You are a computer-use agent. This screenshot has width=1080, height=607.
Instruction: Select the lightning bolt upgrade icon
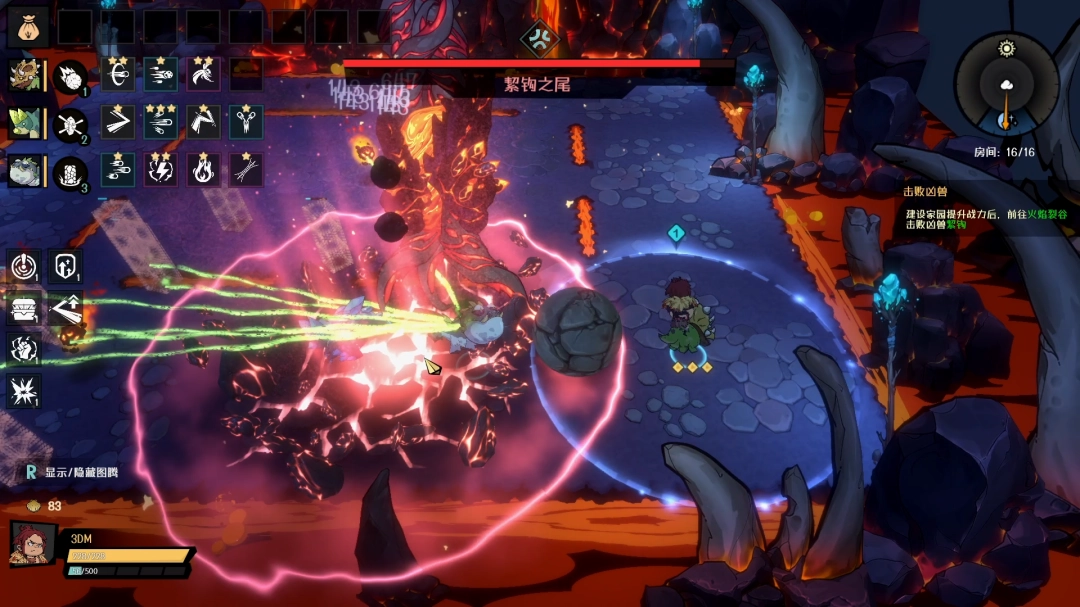tap(161, 170)
